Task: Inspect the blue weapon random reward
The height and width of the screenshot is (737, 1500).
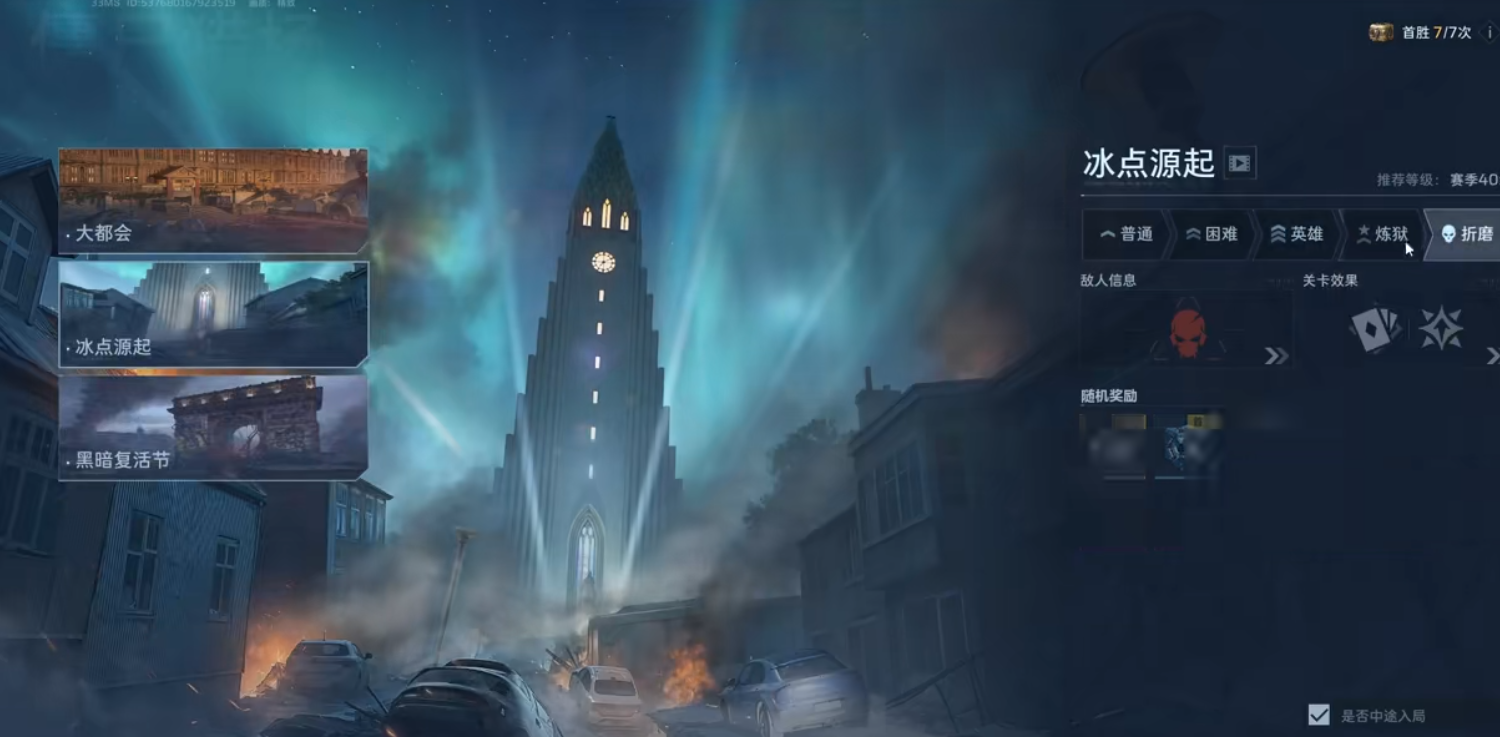Action: pyautogui.click(x=1188, y=446)
